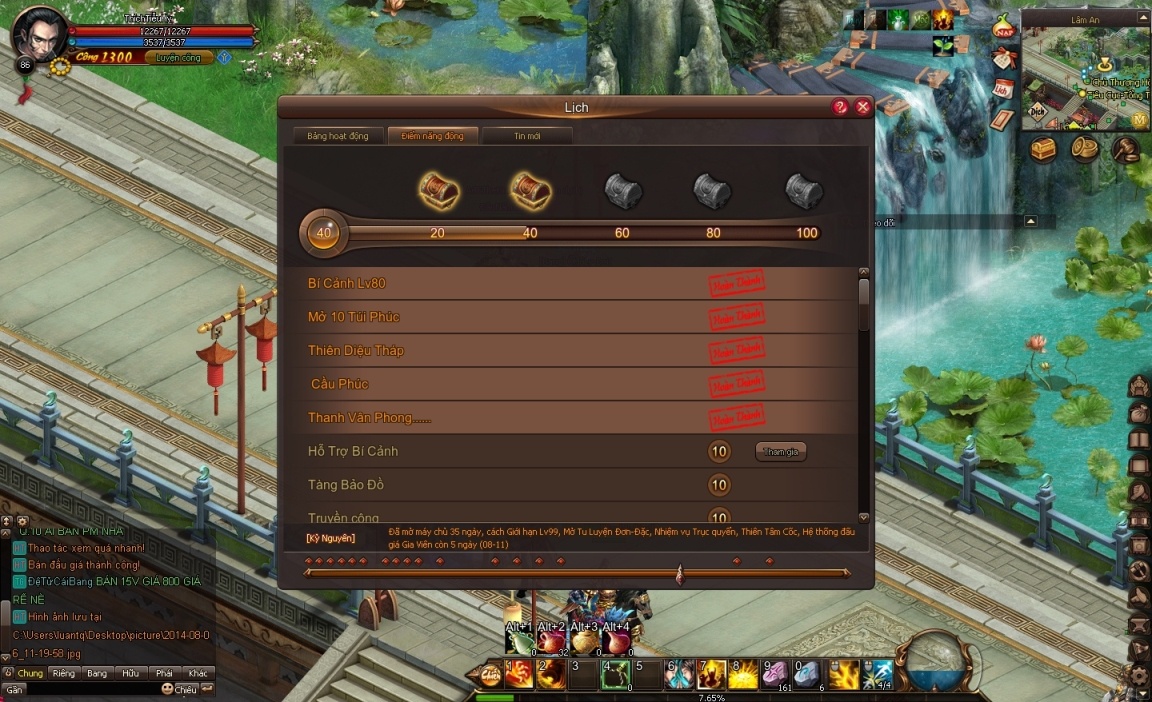The height and width of the screenshot is (702, 1152).
Task: Claim the 40-point reward chest
Action: tap(531, 189)
